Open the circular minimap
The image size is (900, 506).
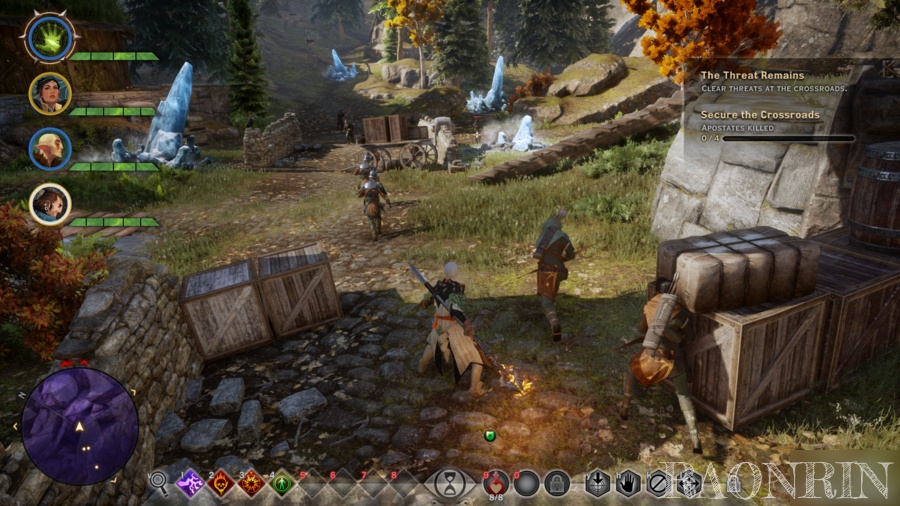coord(80,426)
